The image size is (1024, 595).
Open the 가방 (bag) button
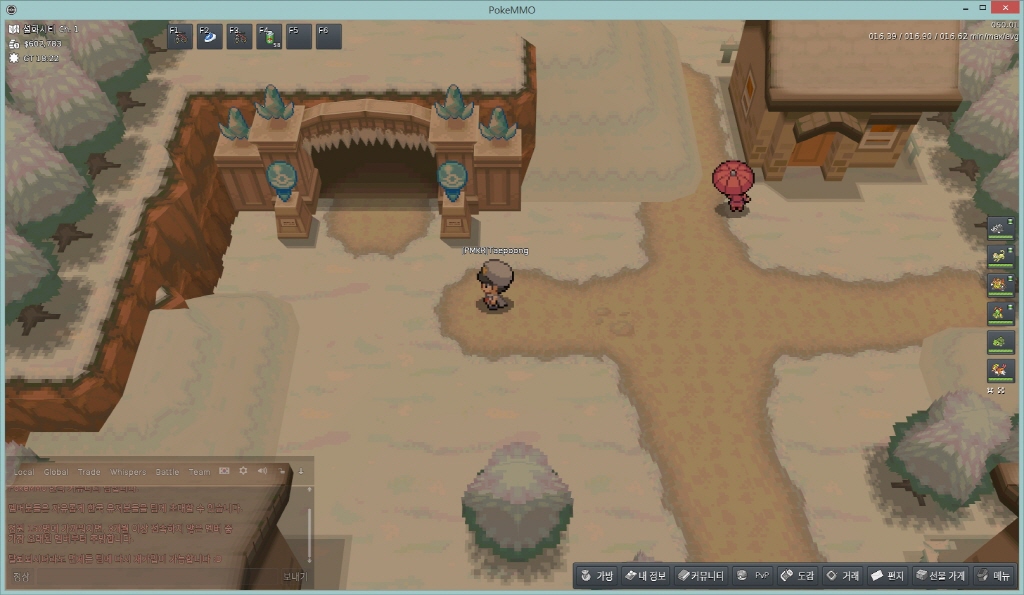pyautogui.click(x=597, y=576)
